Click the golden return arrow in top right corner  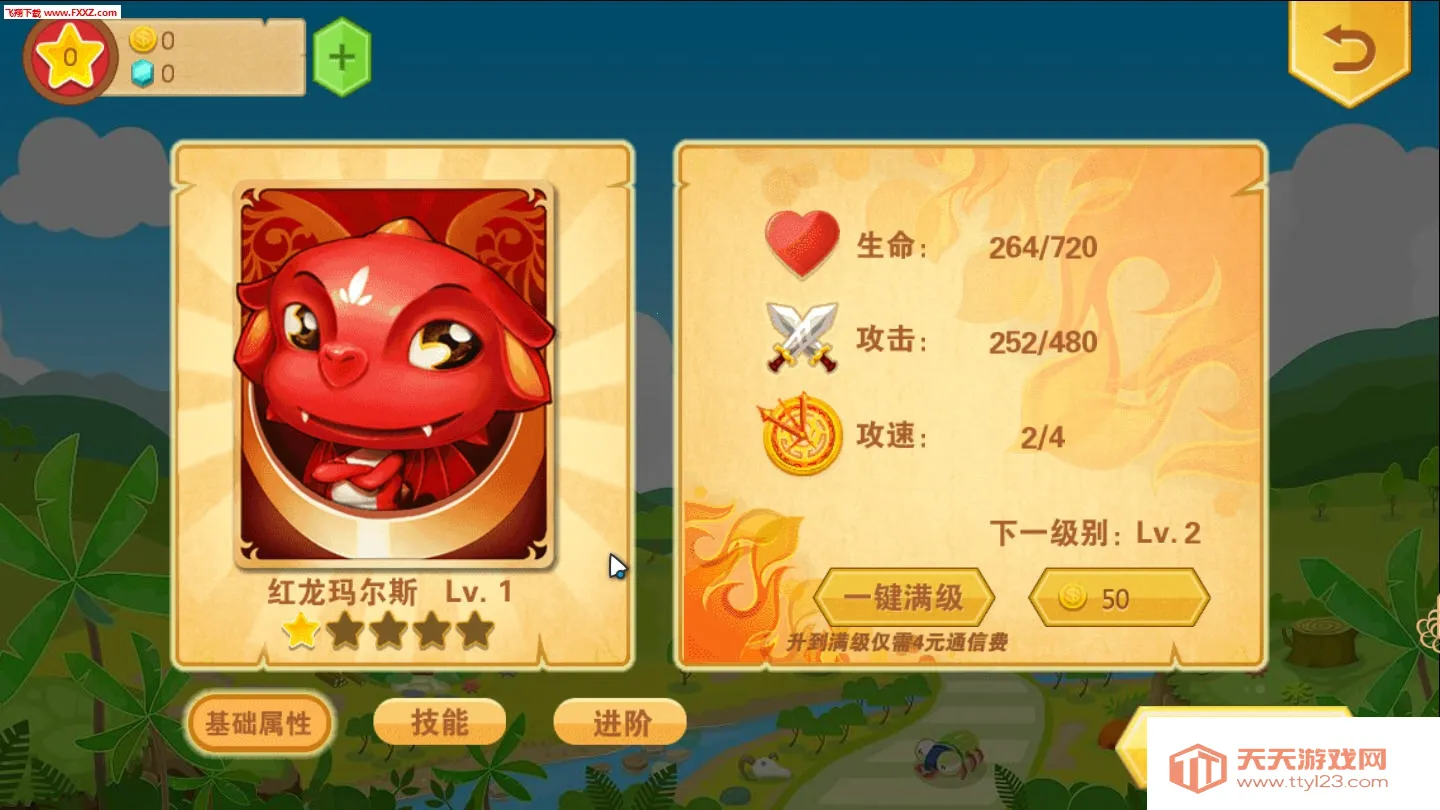(1349, 48)
